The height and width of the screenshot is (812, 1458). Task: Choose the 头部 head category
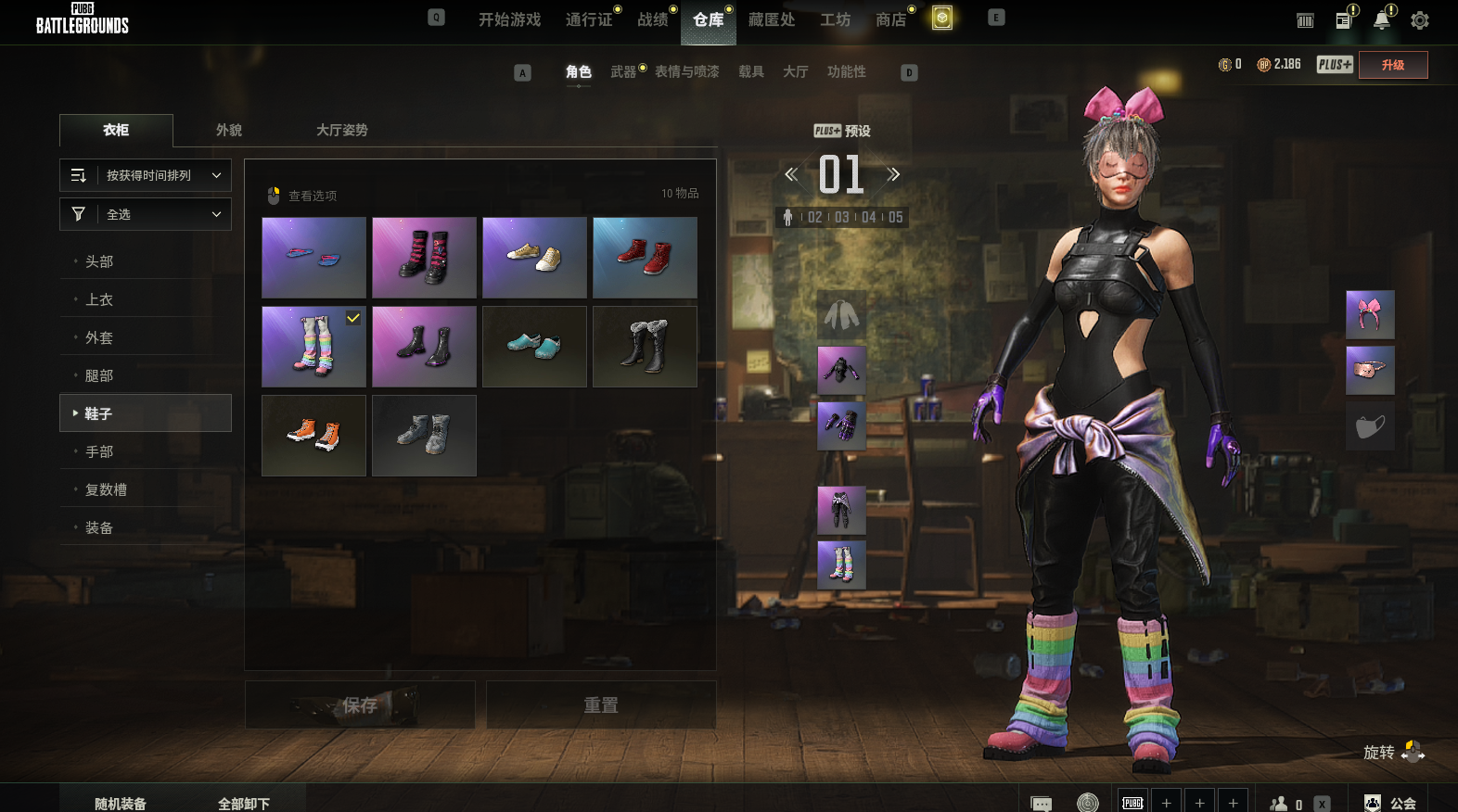click(99, 261)
